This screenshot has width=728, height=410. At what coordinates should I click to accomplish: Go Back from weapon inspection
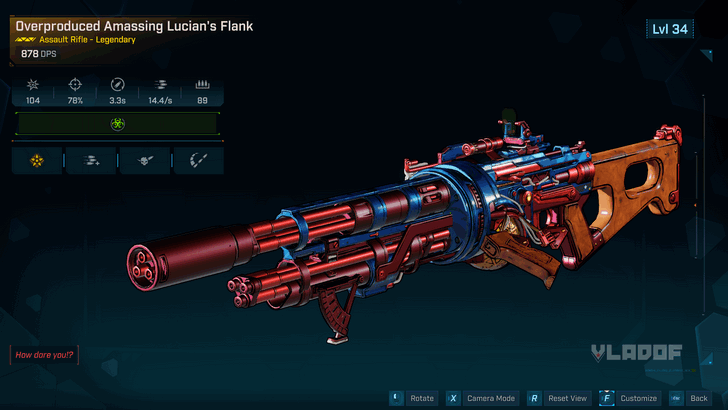point(698,398)
